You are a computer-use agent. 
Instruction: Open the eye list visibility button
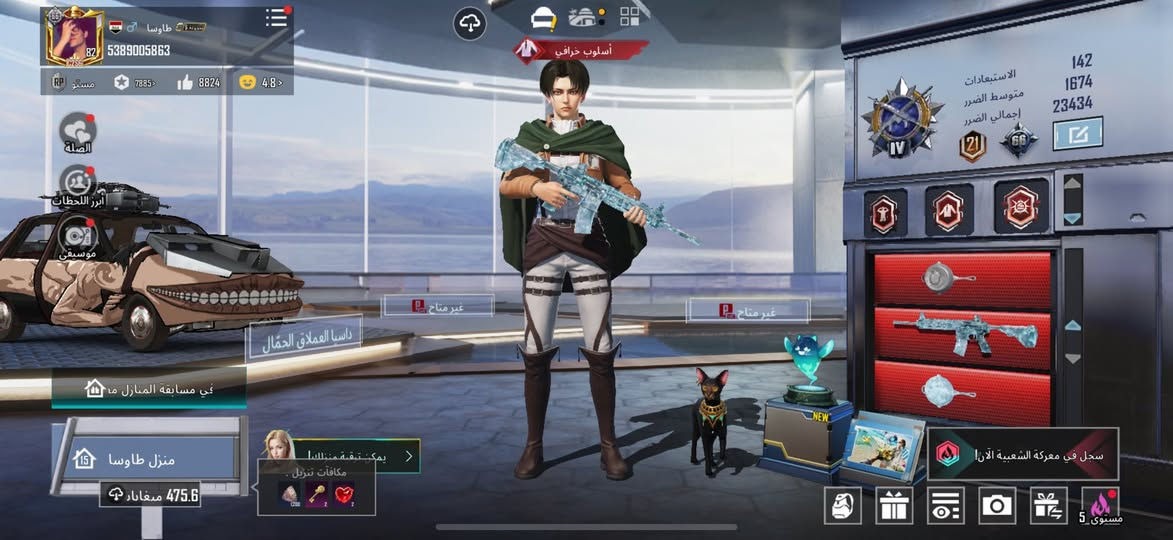click(945, 505)
